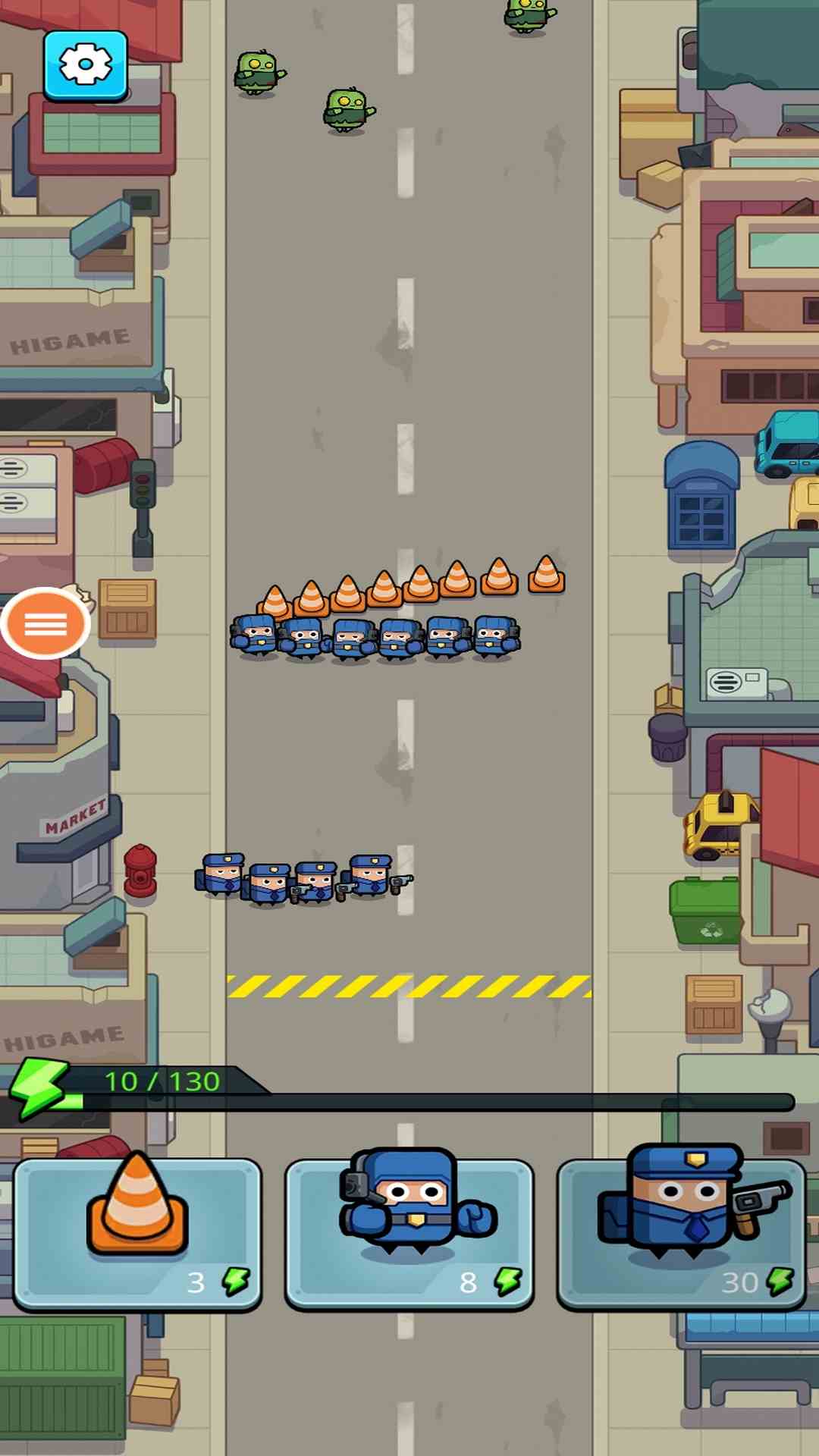Open the settings gear menu

click(85, 65)
